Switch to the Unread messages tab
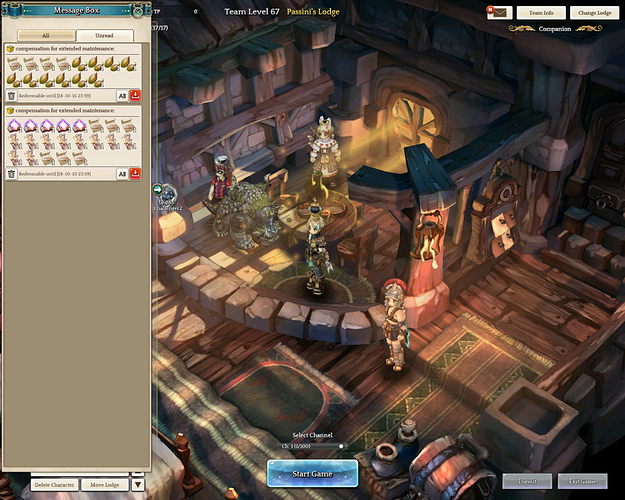This screenshot has width=625, height=500. tap(104, 35)
